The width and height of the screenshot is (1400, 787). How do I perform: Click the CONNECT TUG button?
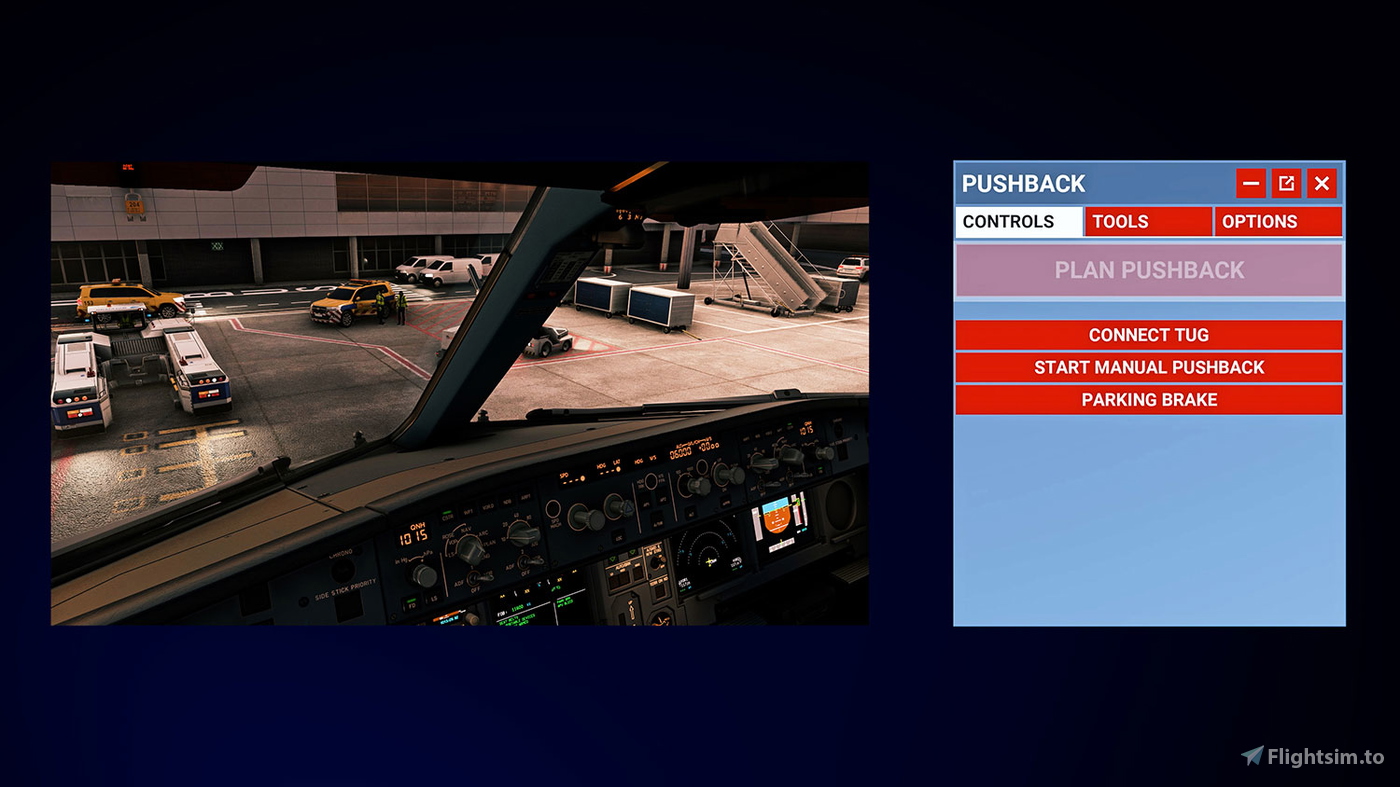point(1148,334)
